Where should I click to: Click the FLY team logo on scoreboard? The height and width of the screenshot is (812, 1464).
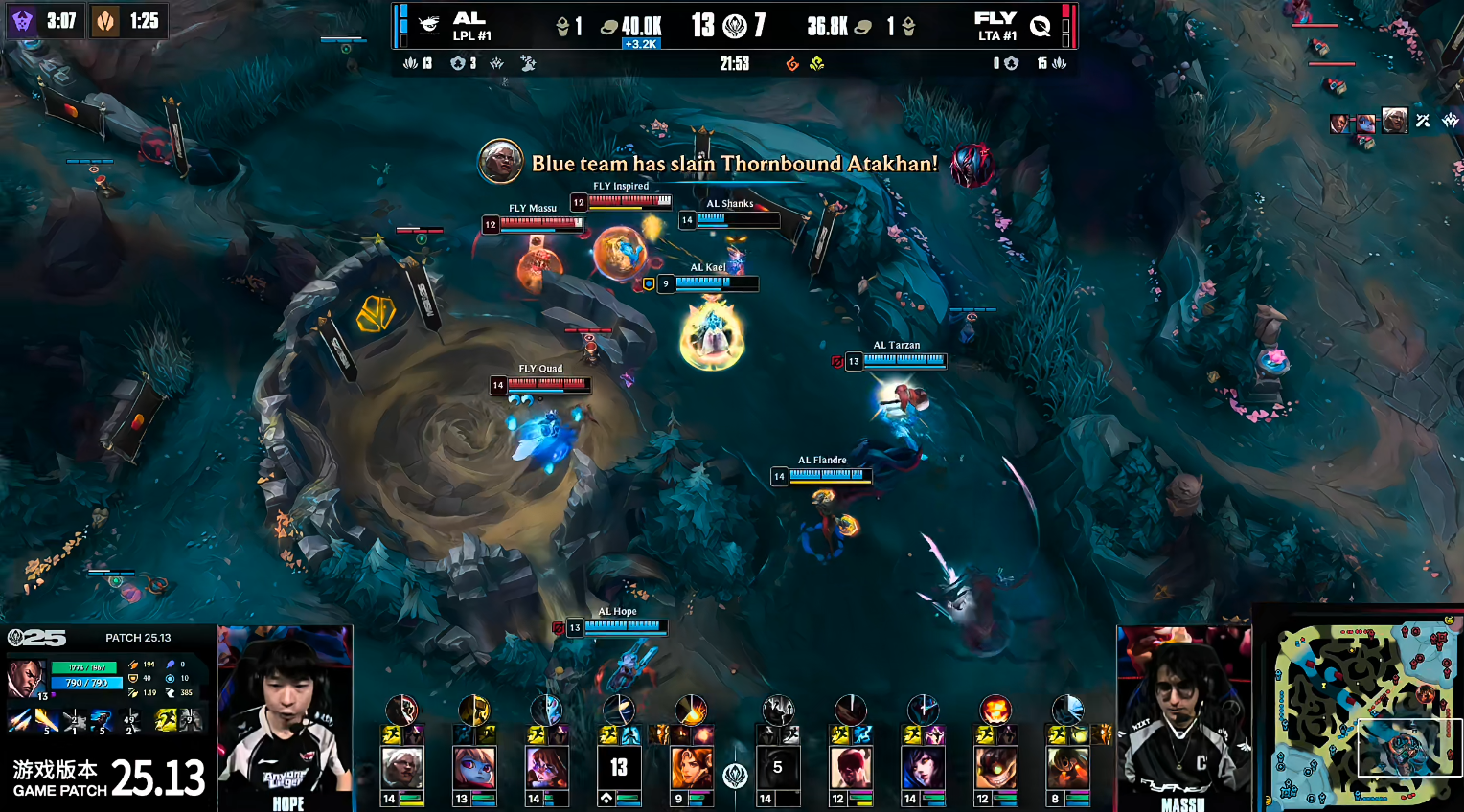[x=1040, y=26]
